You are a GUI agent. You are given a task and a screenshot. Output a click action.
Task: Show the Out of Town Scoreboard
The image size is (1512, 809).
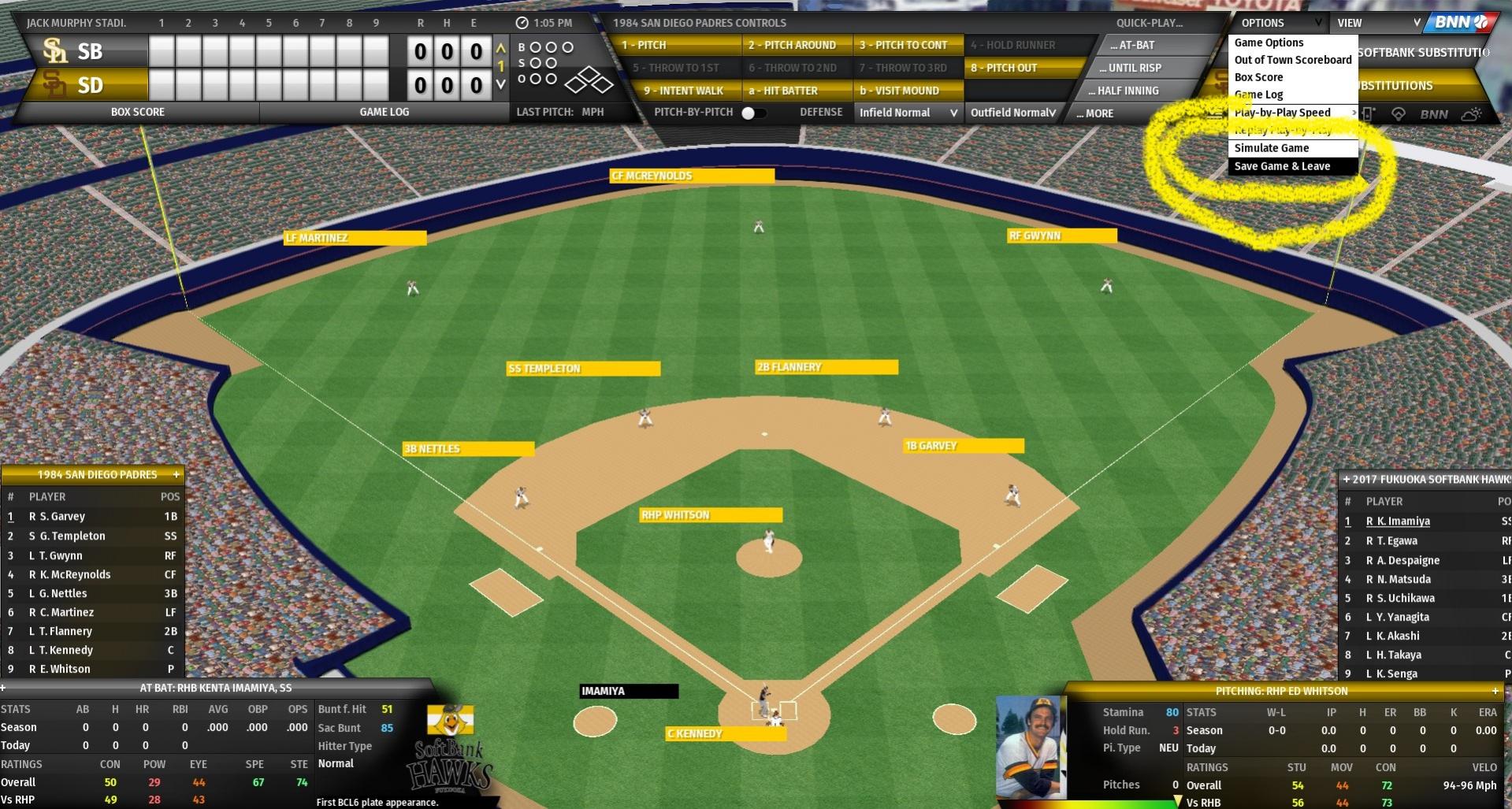1293,60
